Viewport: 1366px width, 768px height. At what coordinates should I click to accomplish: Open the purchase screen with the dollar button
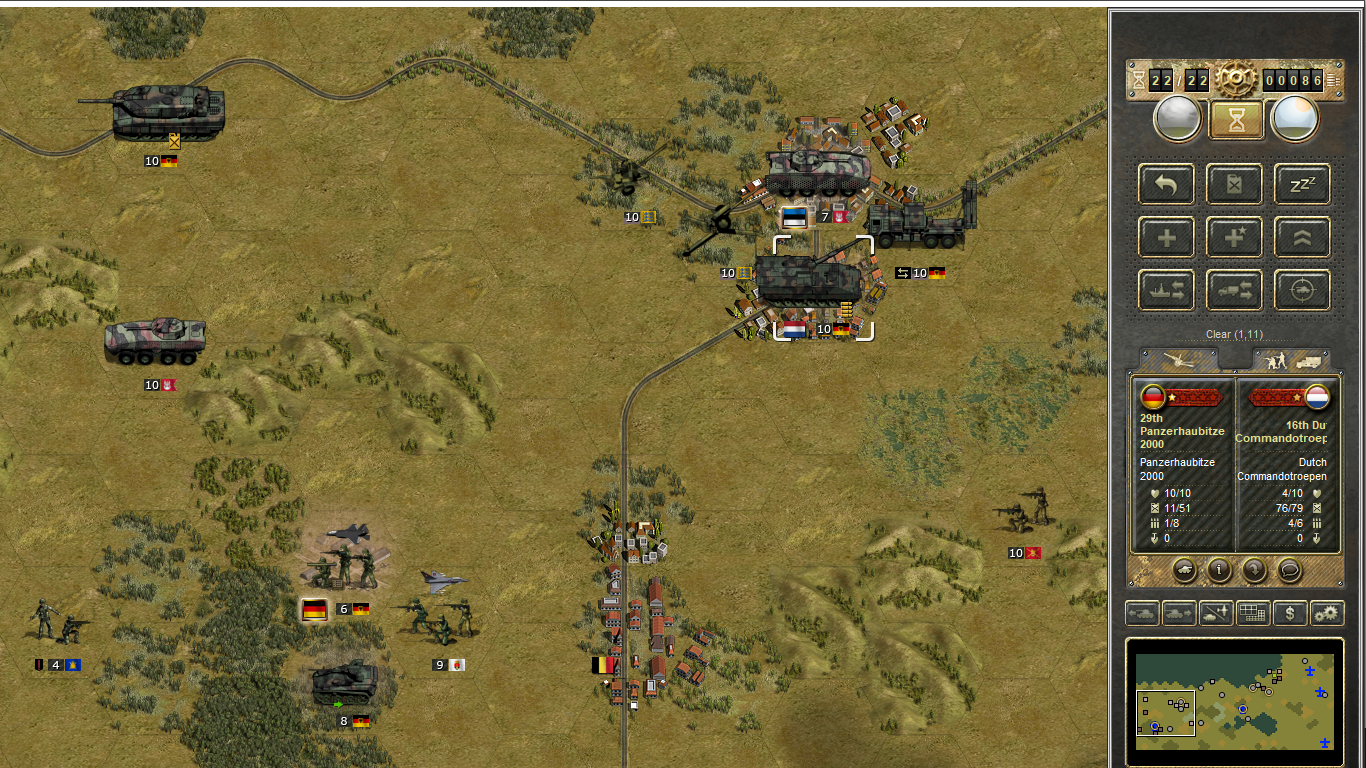click(1290, 613)
